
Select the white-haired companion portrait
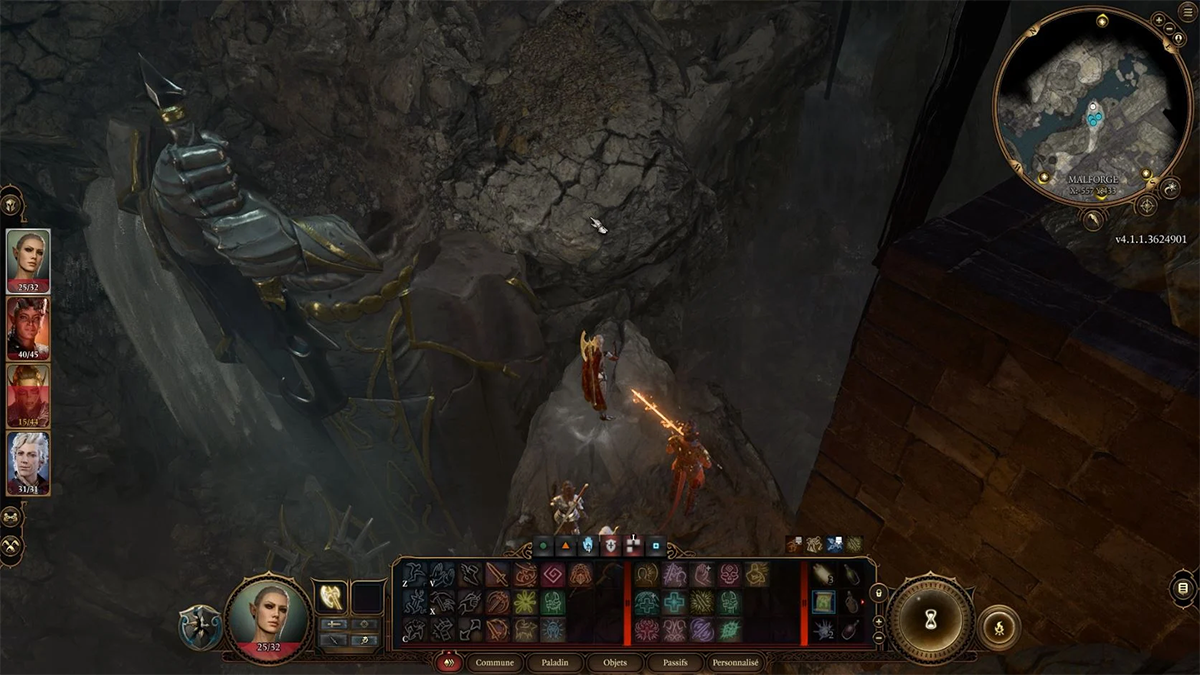coord(28,461)
